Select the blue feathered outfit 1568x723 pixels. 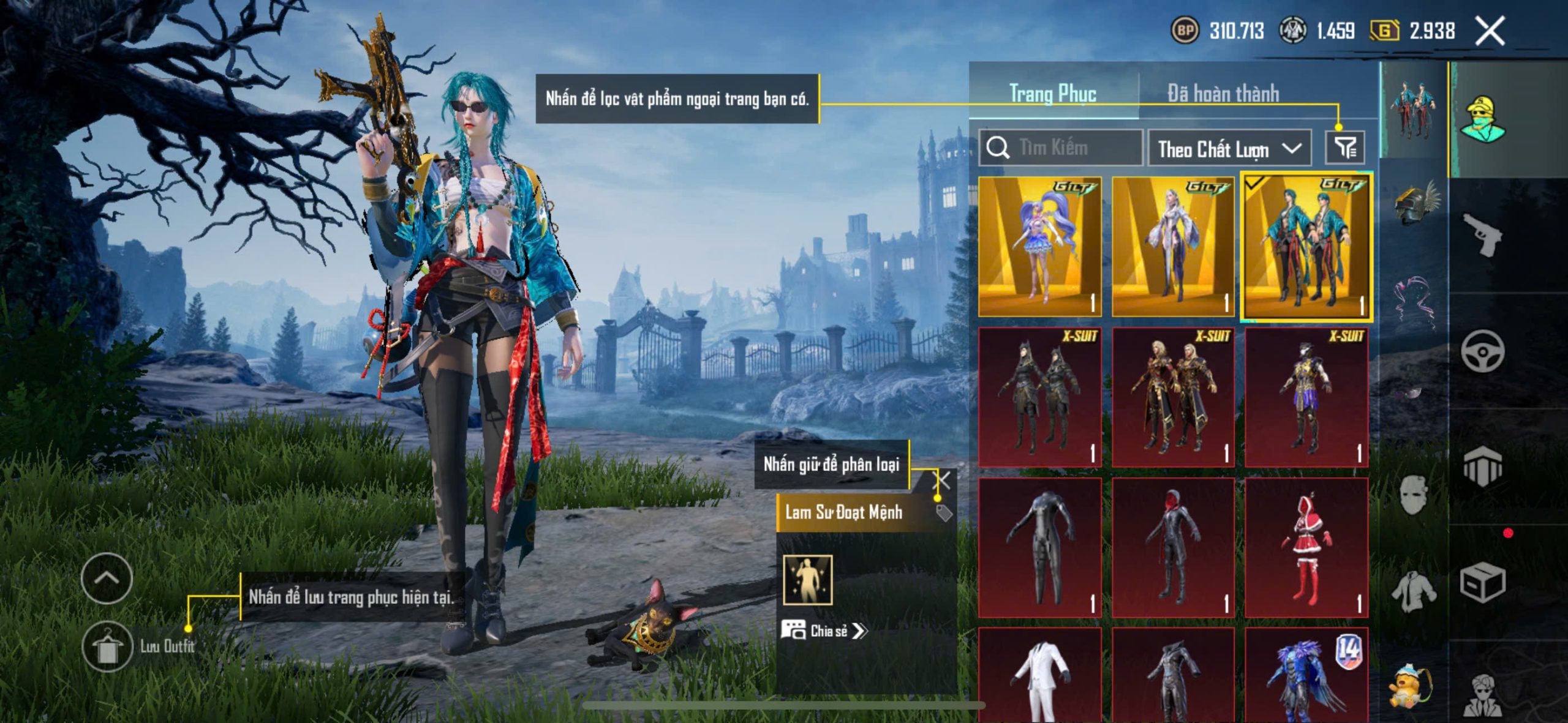point(1306,676)
